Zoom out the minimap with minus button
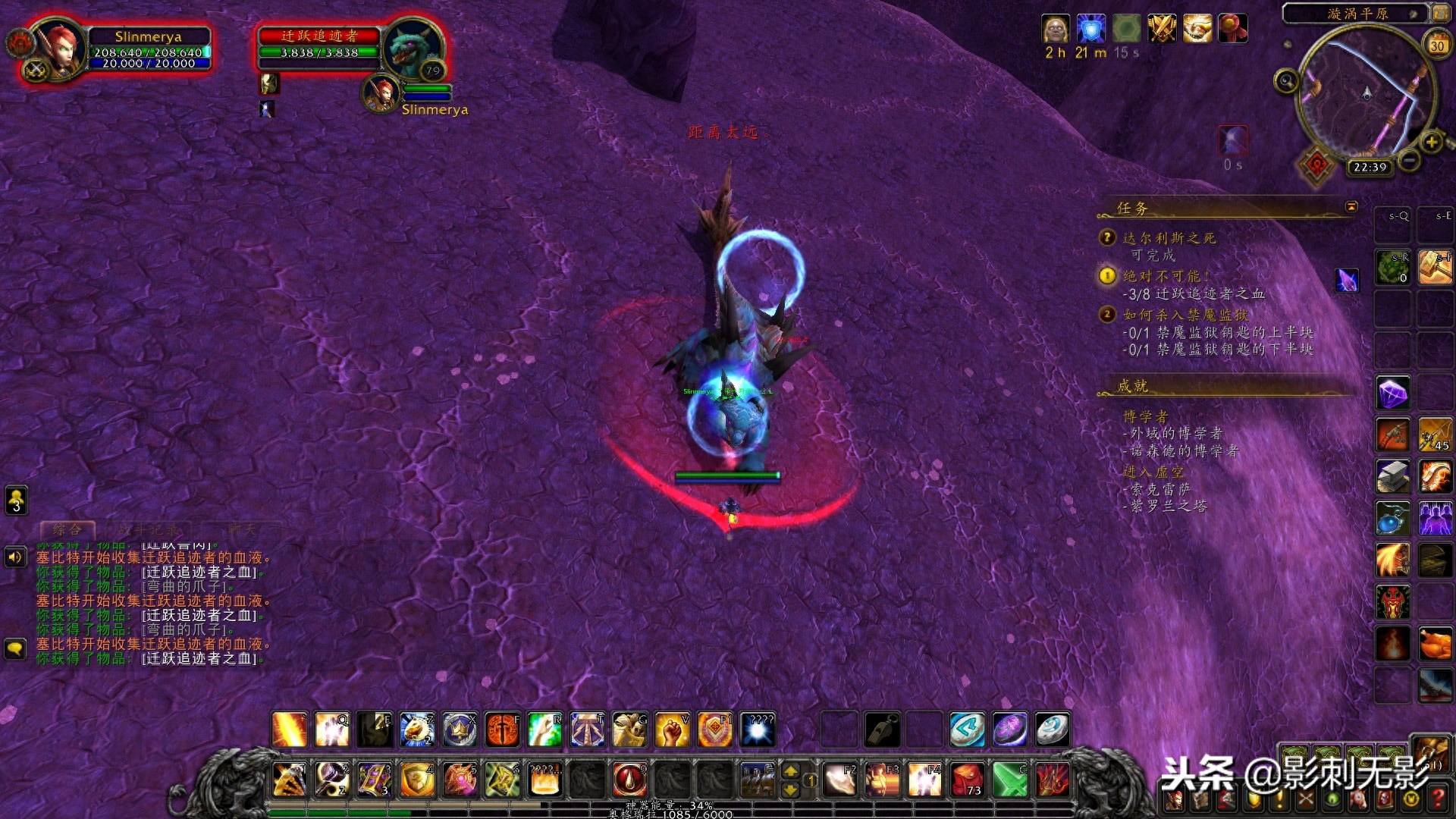Image resolution: width=1456 pixels, height=819 pixels. click(1409, 160)
